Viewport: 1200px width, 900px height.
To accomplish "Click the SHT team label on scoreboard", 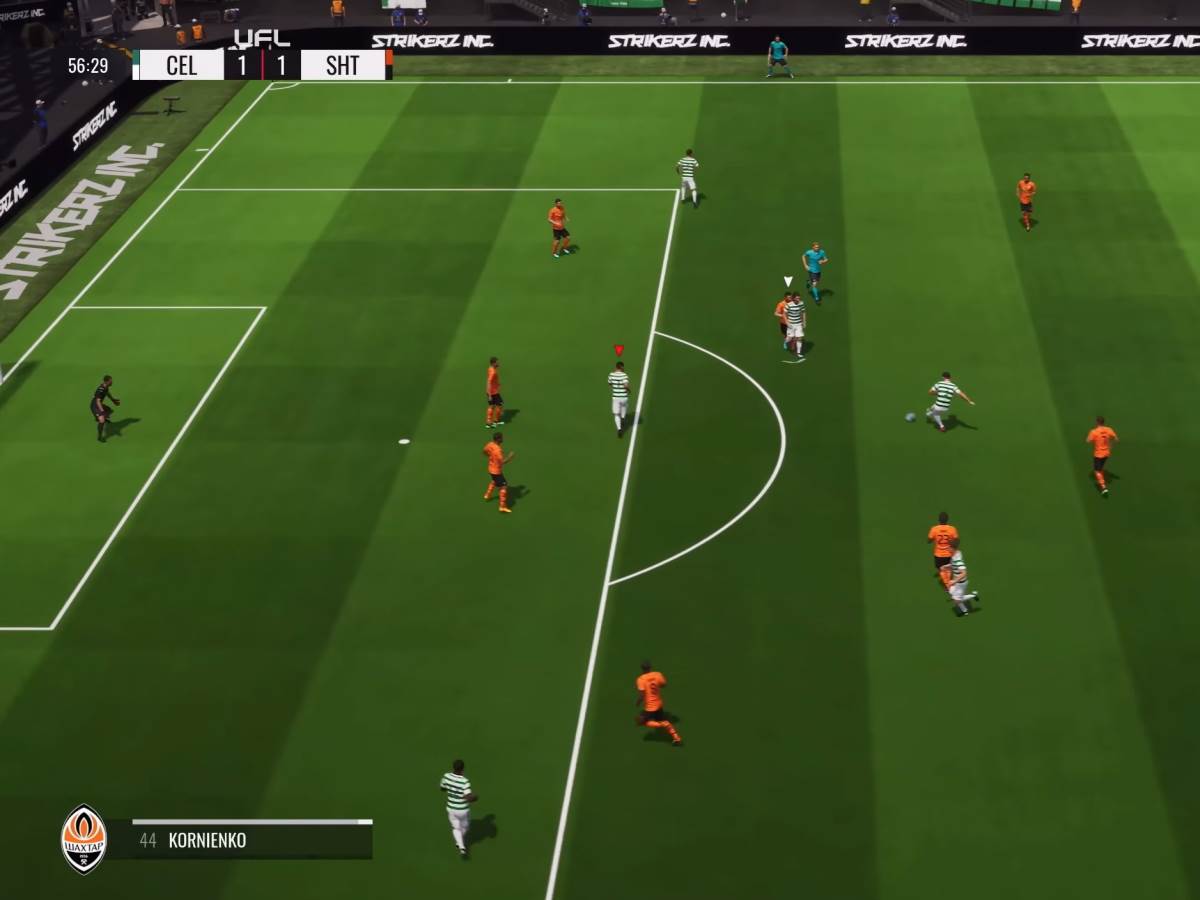I will tap(343, 66).
